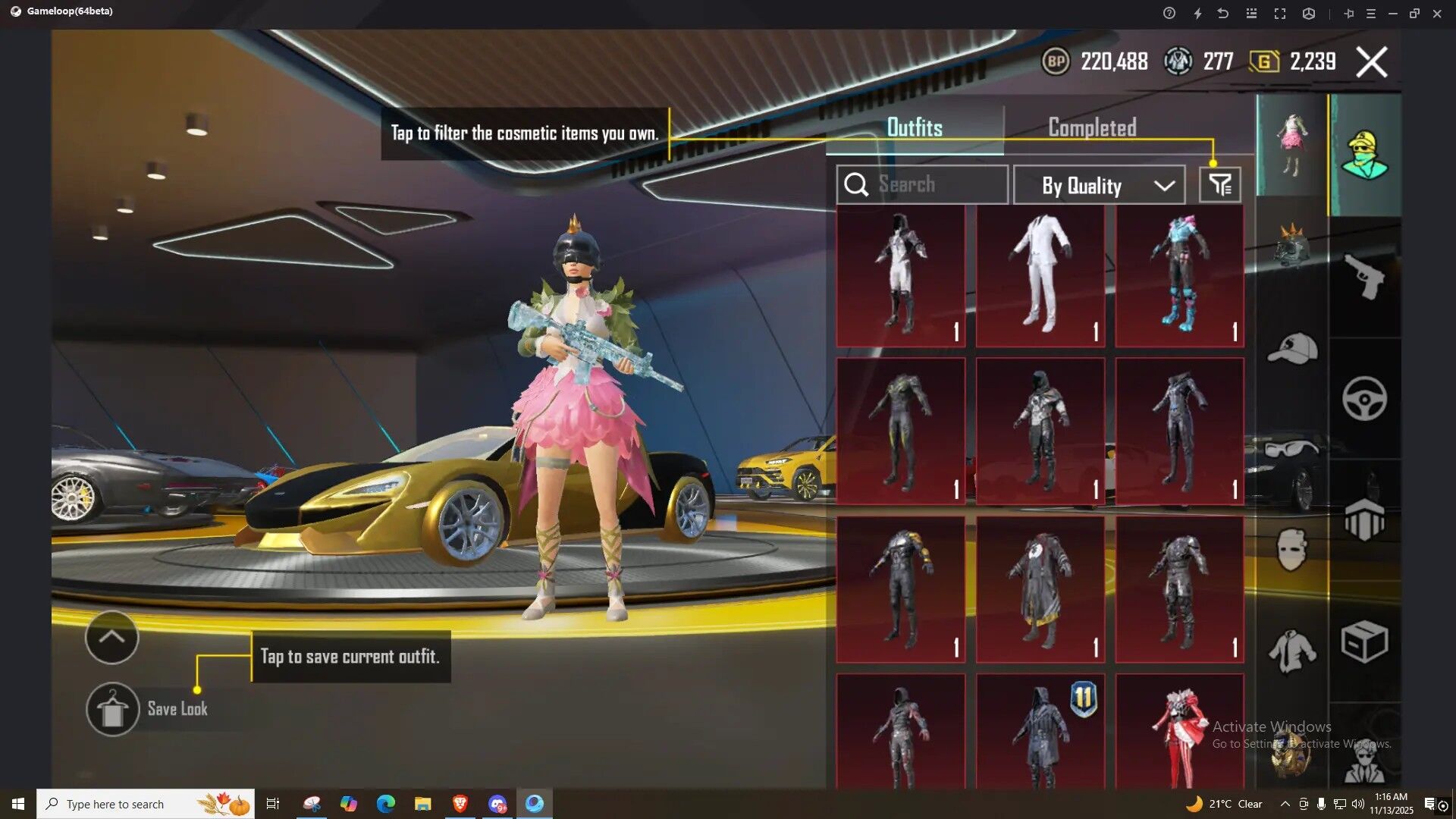
Task: Select the baseball cap category
Action: tap(1291, 349)
